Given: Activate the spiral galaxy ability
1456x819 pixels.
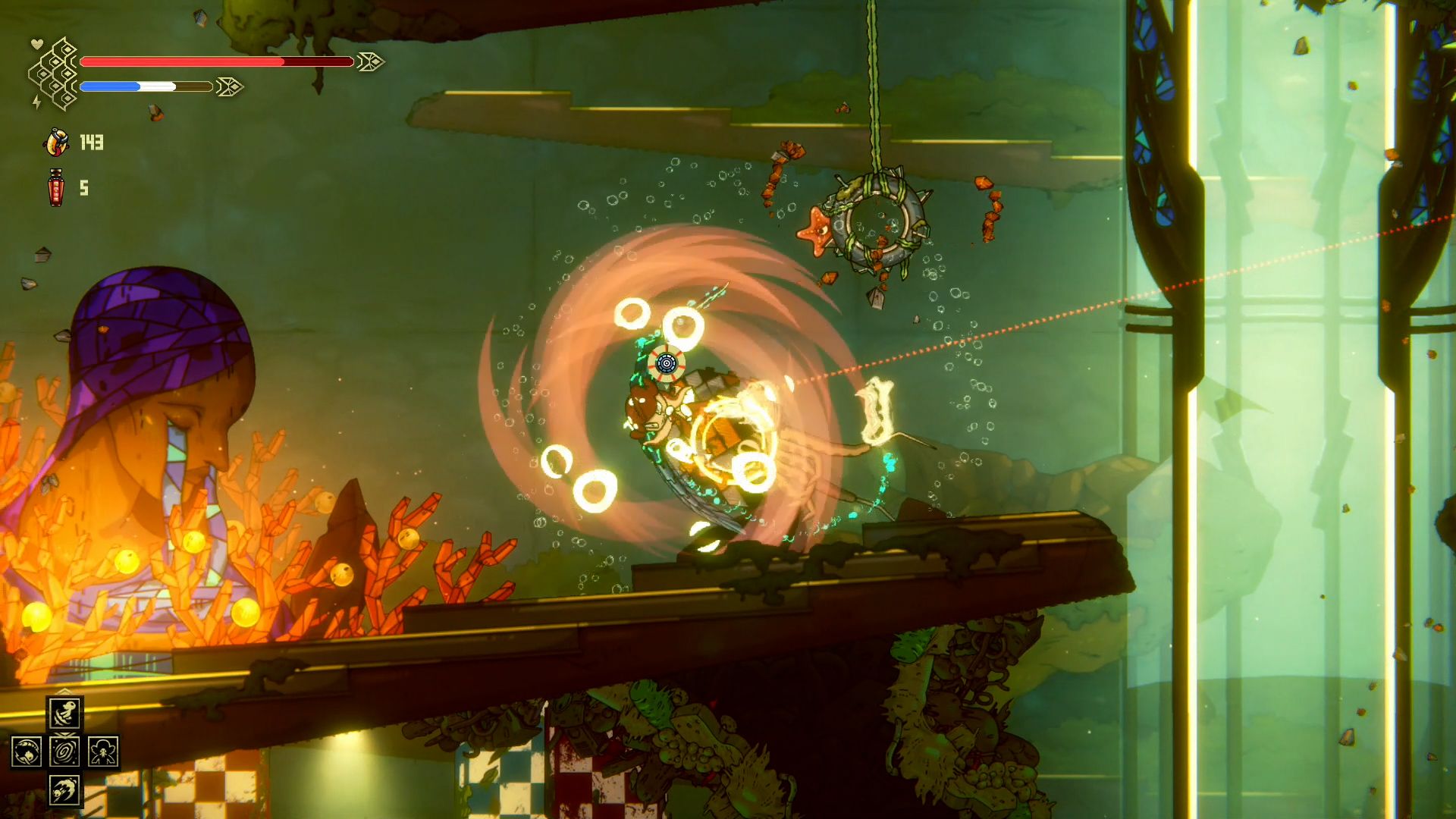Looking at the screenshot, I should click(65, 752).
